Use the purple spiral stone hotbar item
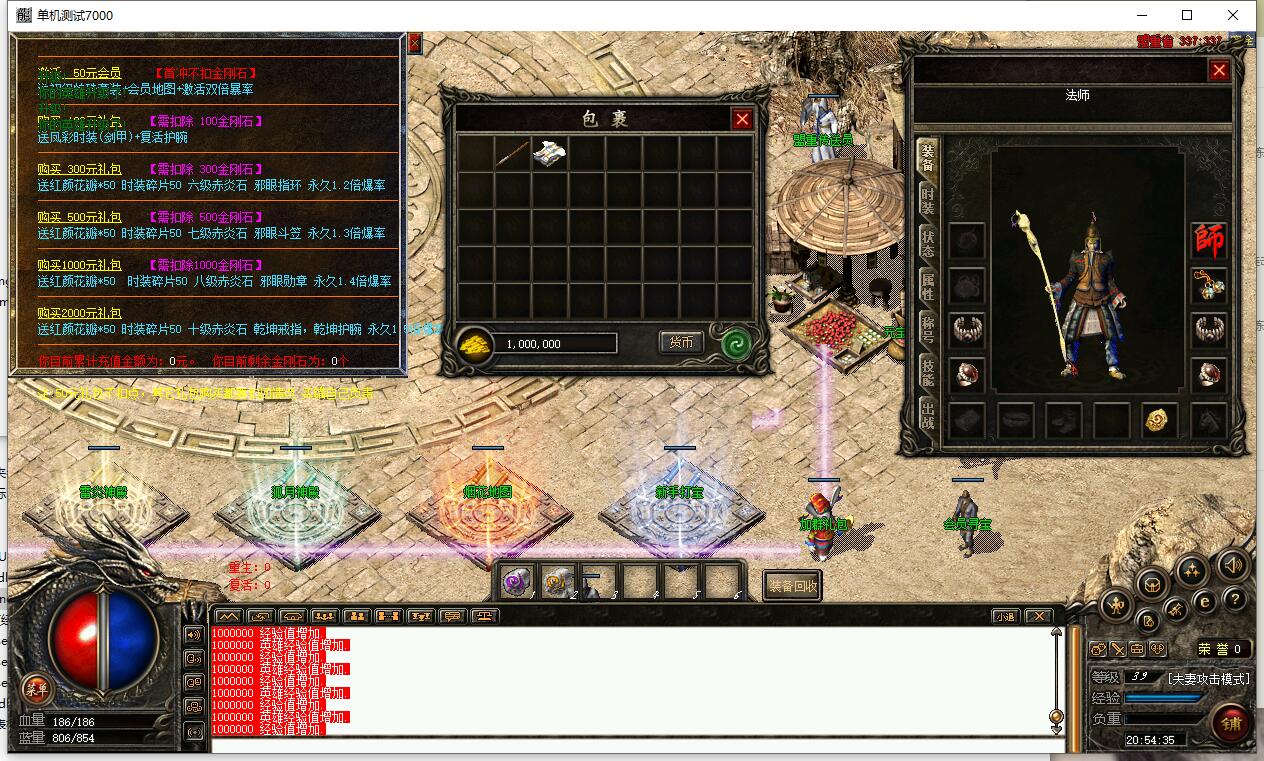Image resolution: width=1264 pixels, height=761 pixels. pos(518,581)
